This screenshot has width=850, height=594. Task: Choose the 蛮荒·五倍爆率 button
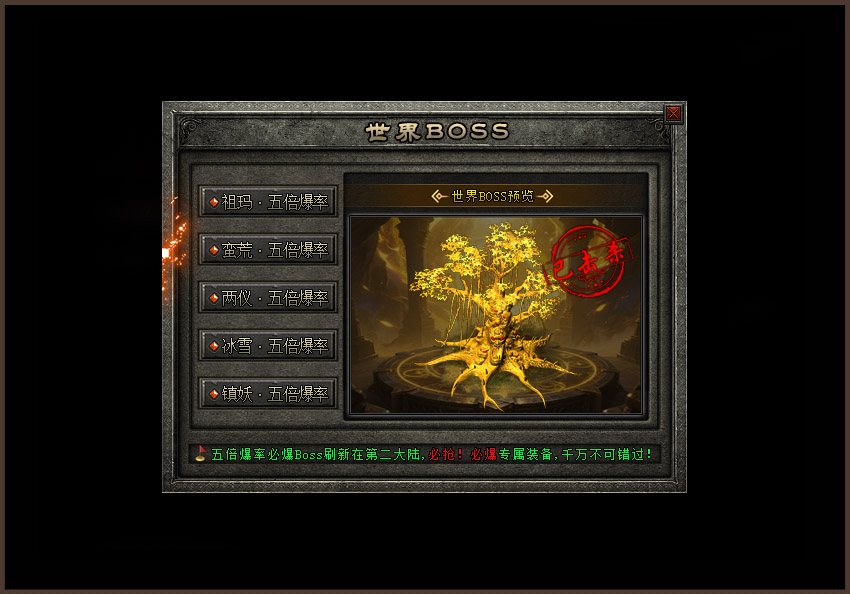point(268,249)
